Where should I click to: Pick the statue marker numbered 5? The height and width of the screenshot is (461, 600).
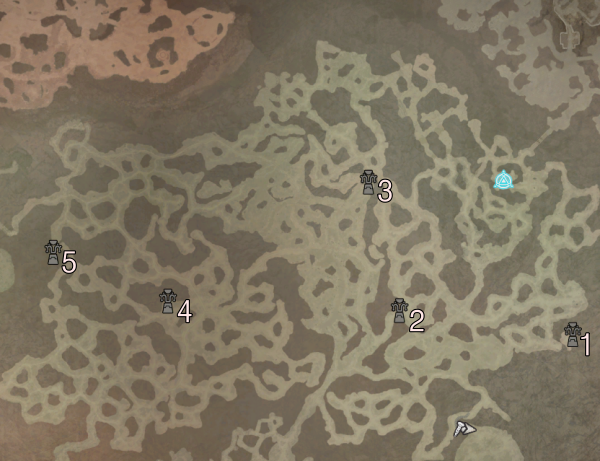pyautogui.click(x=53, y=253)
